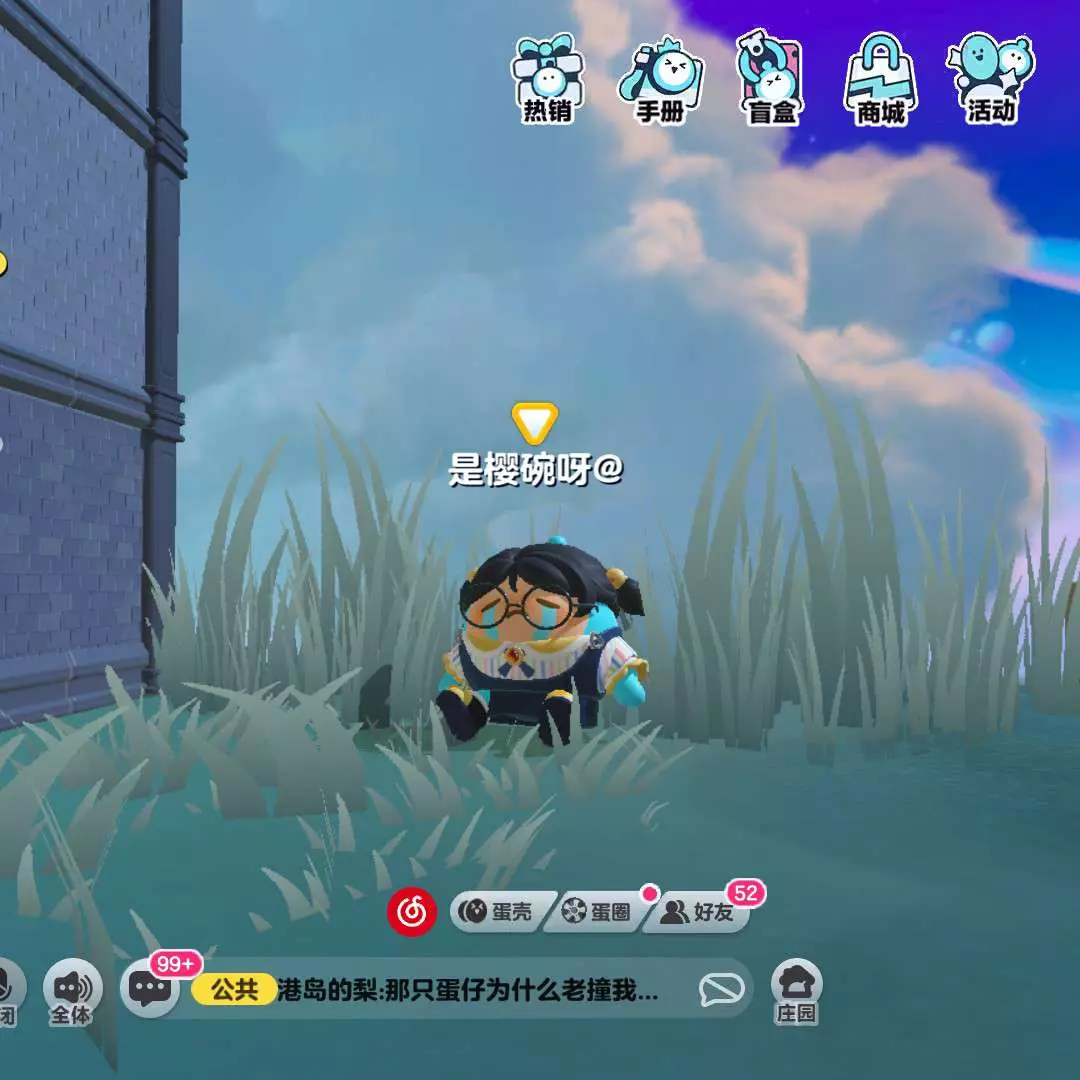
Task: Open the 商城 store
Action: (880, 79)
